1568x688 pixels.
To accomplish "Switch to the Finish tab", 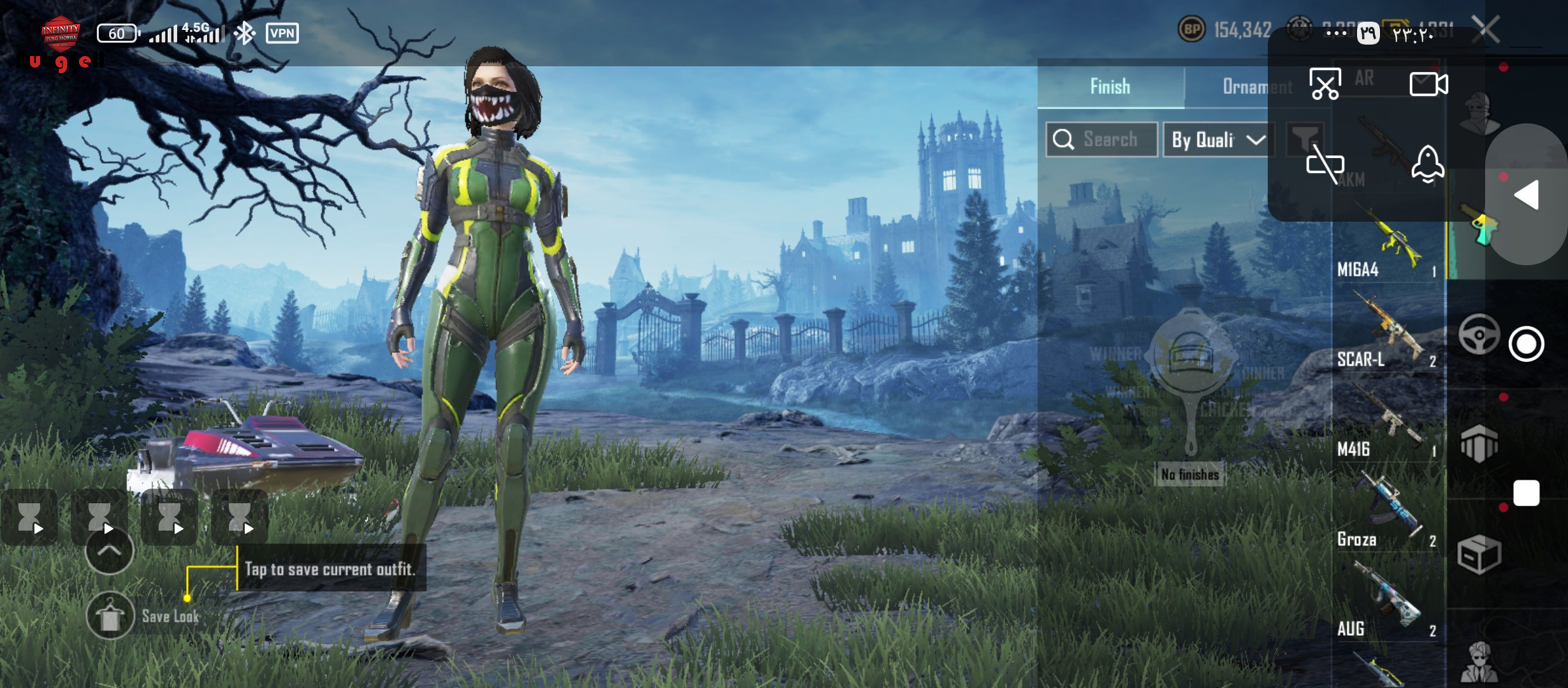I will pyautogui.click(x=1110, y=87).
